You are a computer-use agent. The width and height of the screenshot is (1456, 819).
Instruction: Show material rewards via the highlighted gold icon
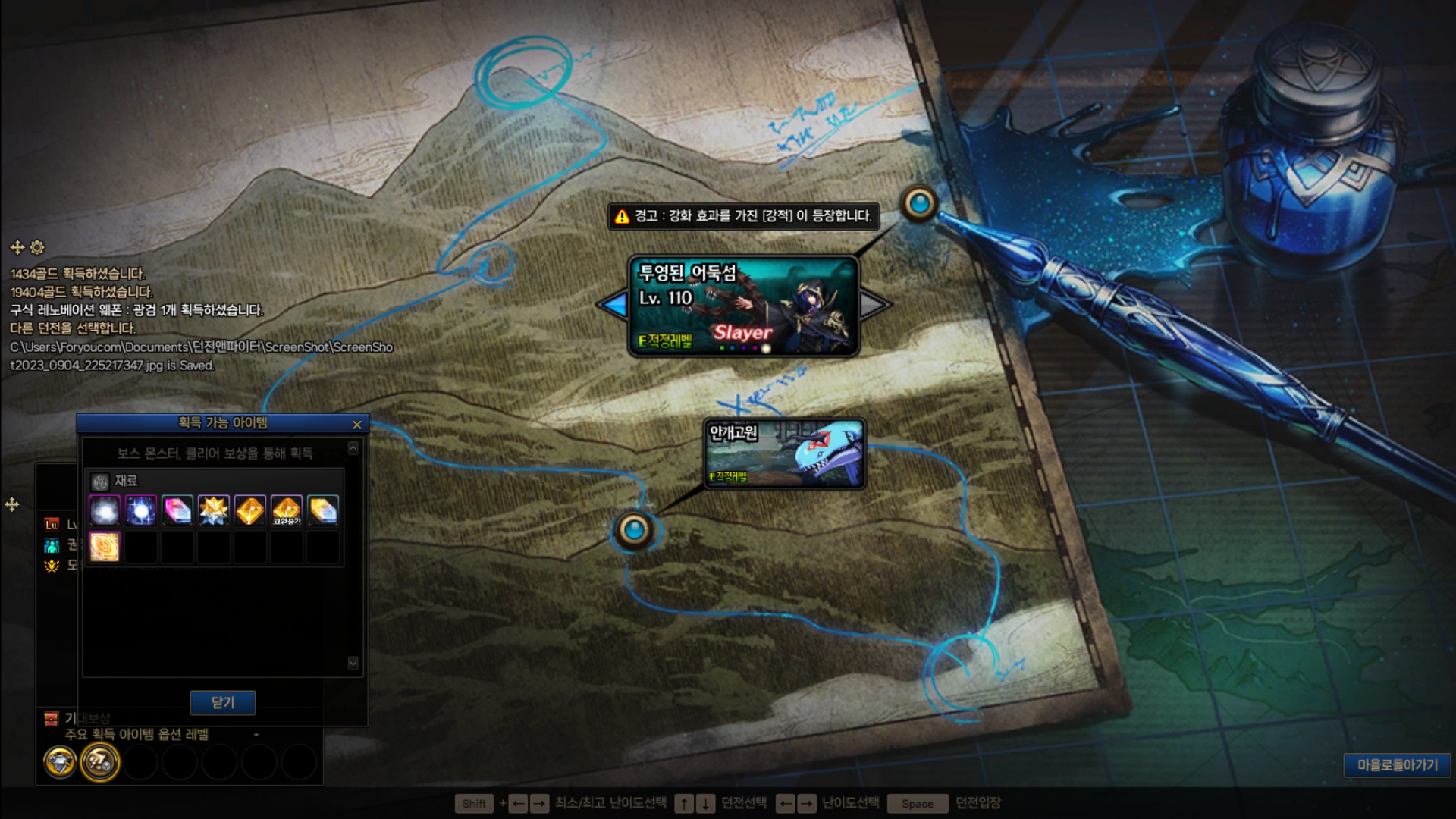pos(99,761)
